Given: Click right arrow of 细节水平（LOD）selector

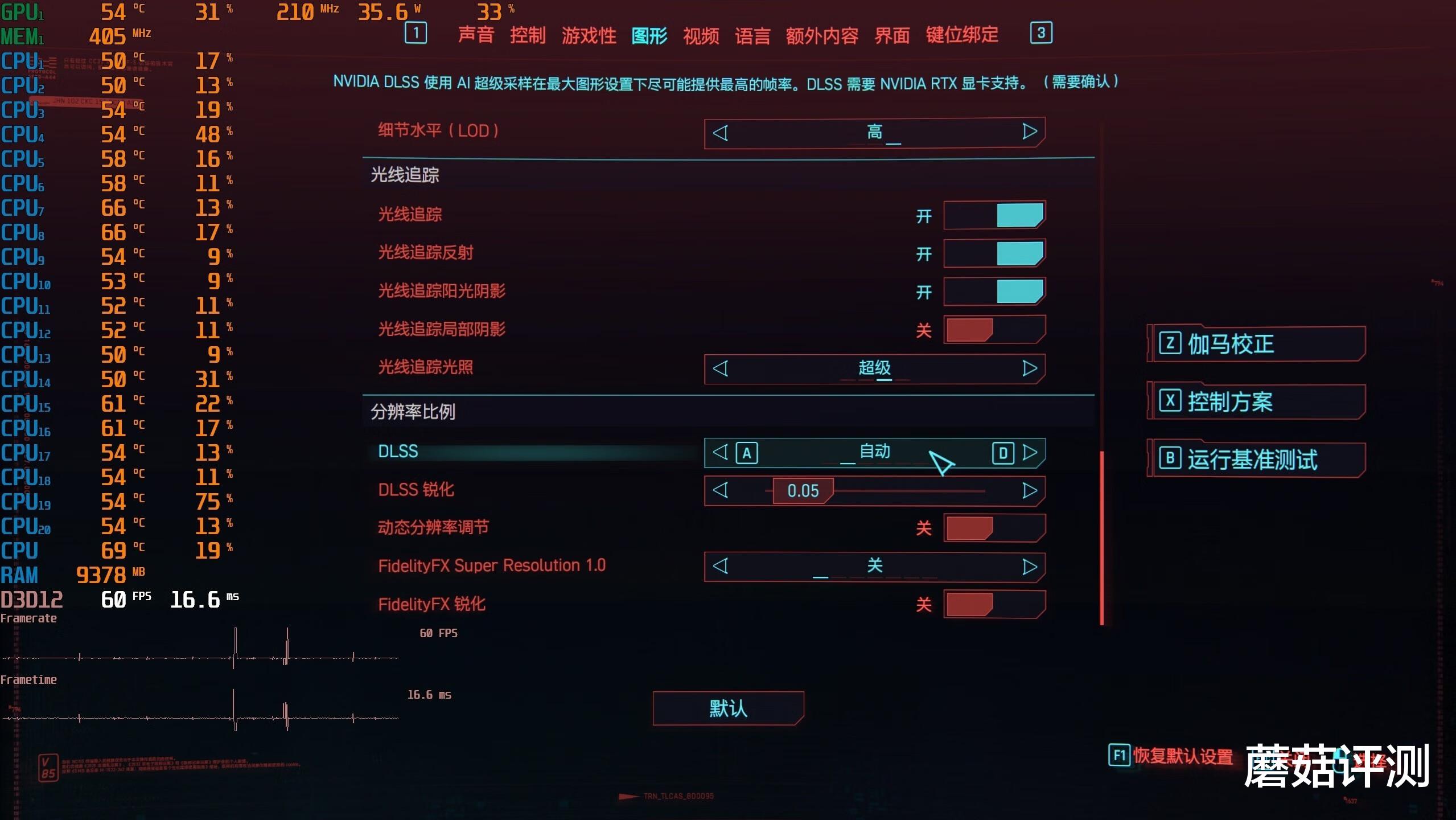Looking at the screenshot, I should [1029, 132].
